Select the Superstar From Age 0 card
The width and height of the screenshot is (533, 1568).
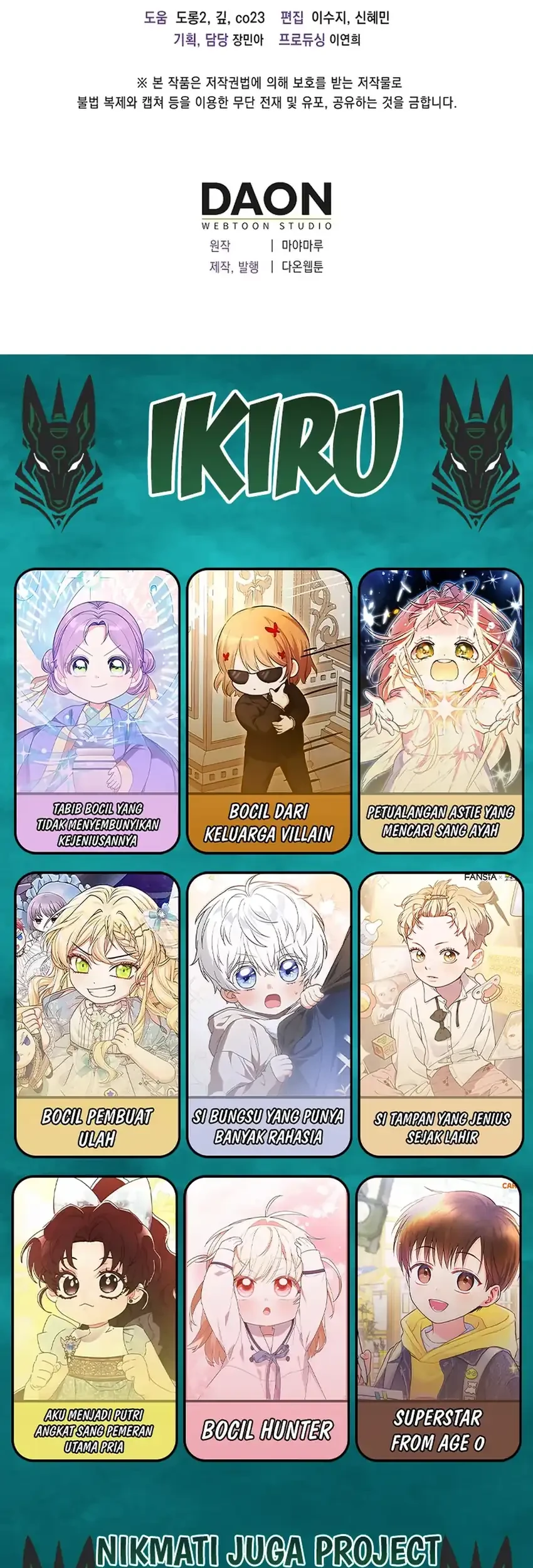pos(438,1317)
